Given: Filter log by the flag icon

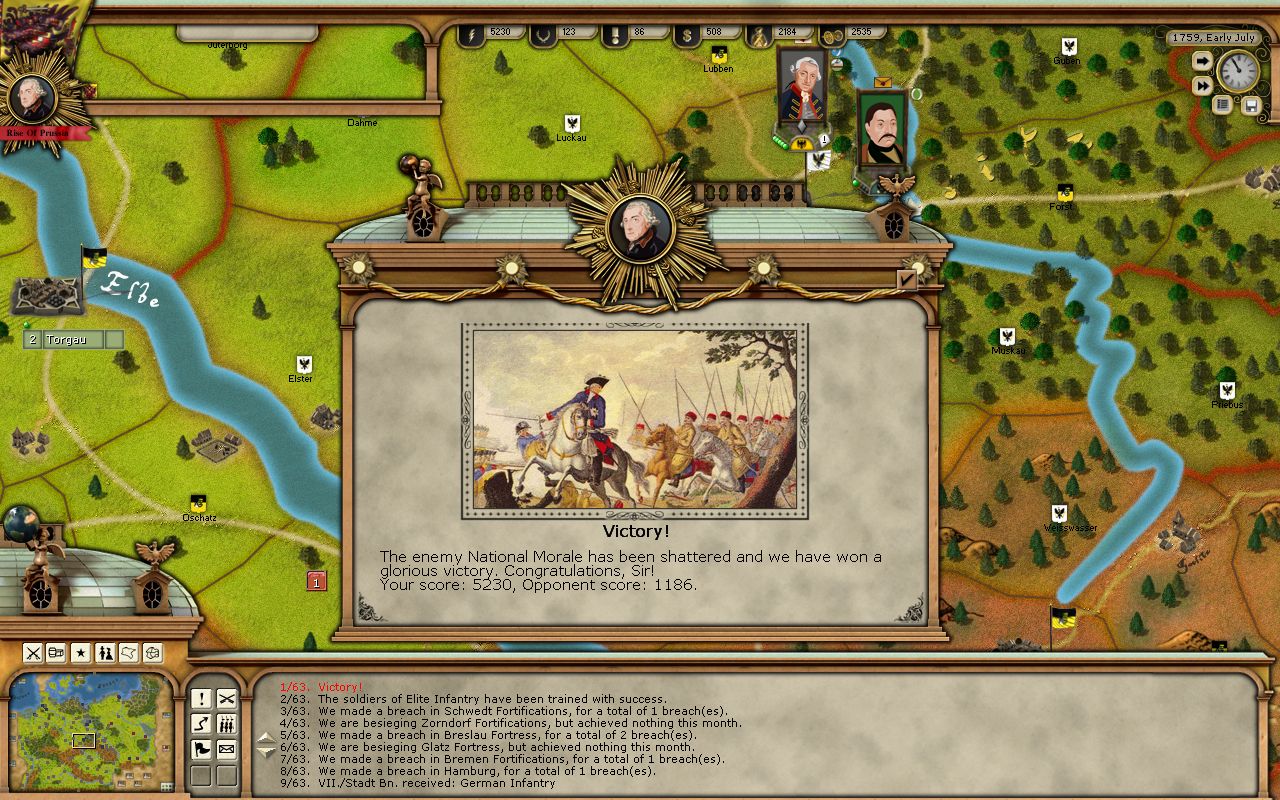Looking at the screenshot, I should coord(201,749).
